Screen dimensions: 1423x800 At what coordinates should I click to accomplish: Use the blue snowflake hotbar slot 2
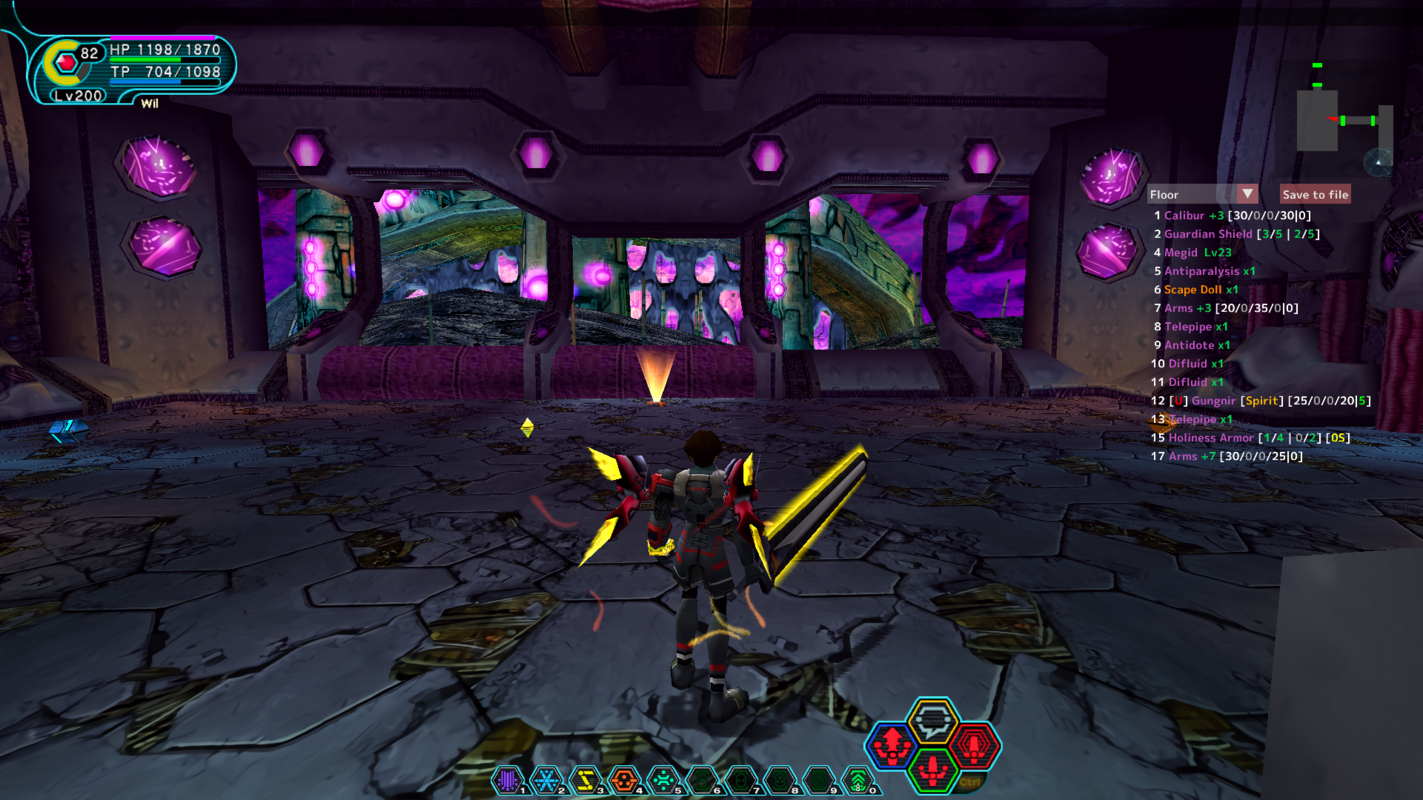[546, 780]
